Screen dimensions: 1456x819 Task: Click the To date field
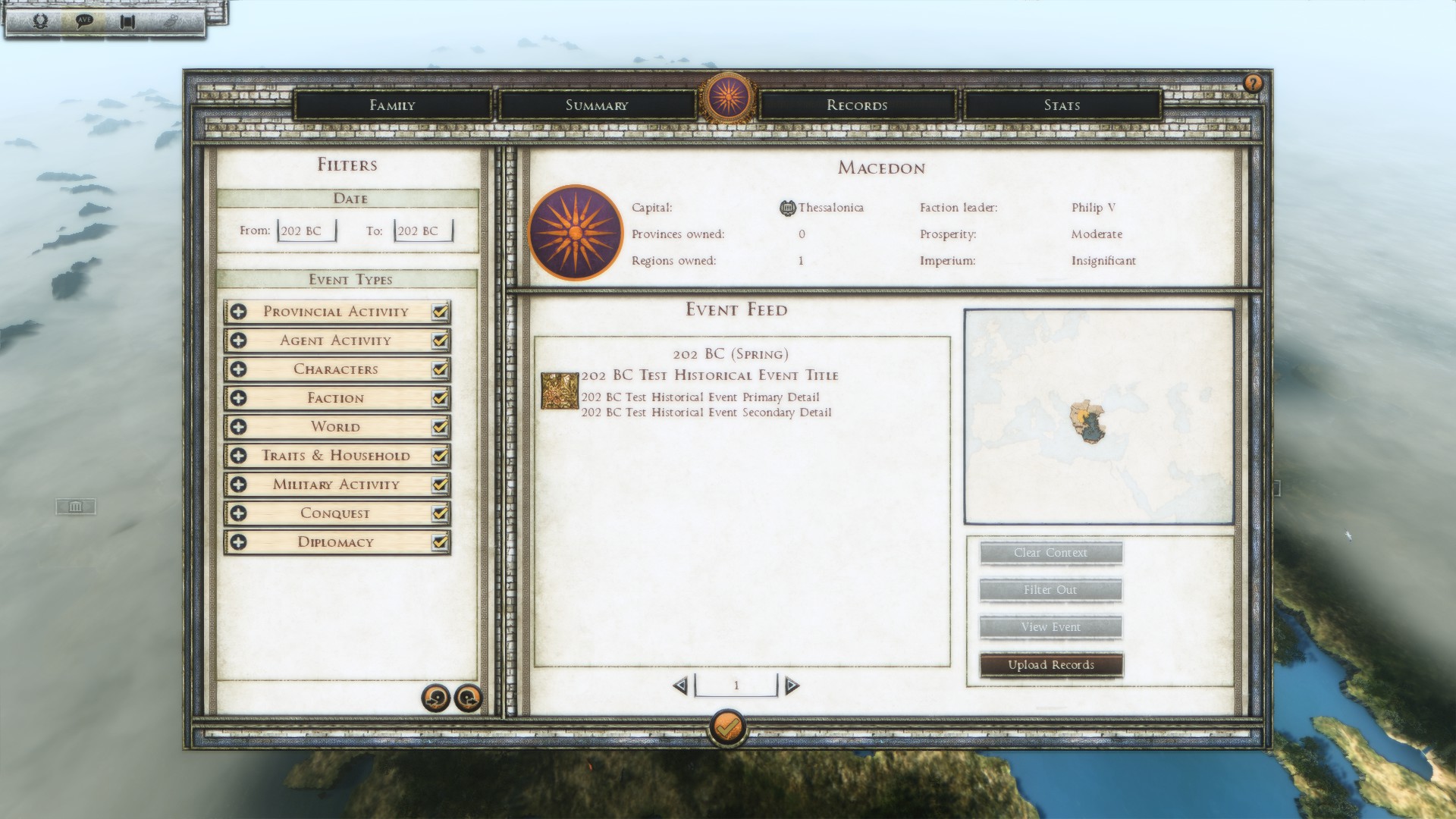click(x=423, y=231)
